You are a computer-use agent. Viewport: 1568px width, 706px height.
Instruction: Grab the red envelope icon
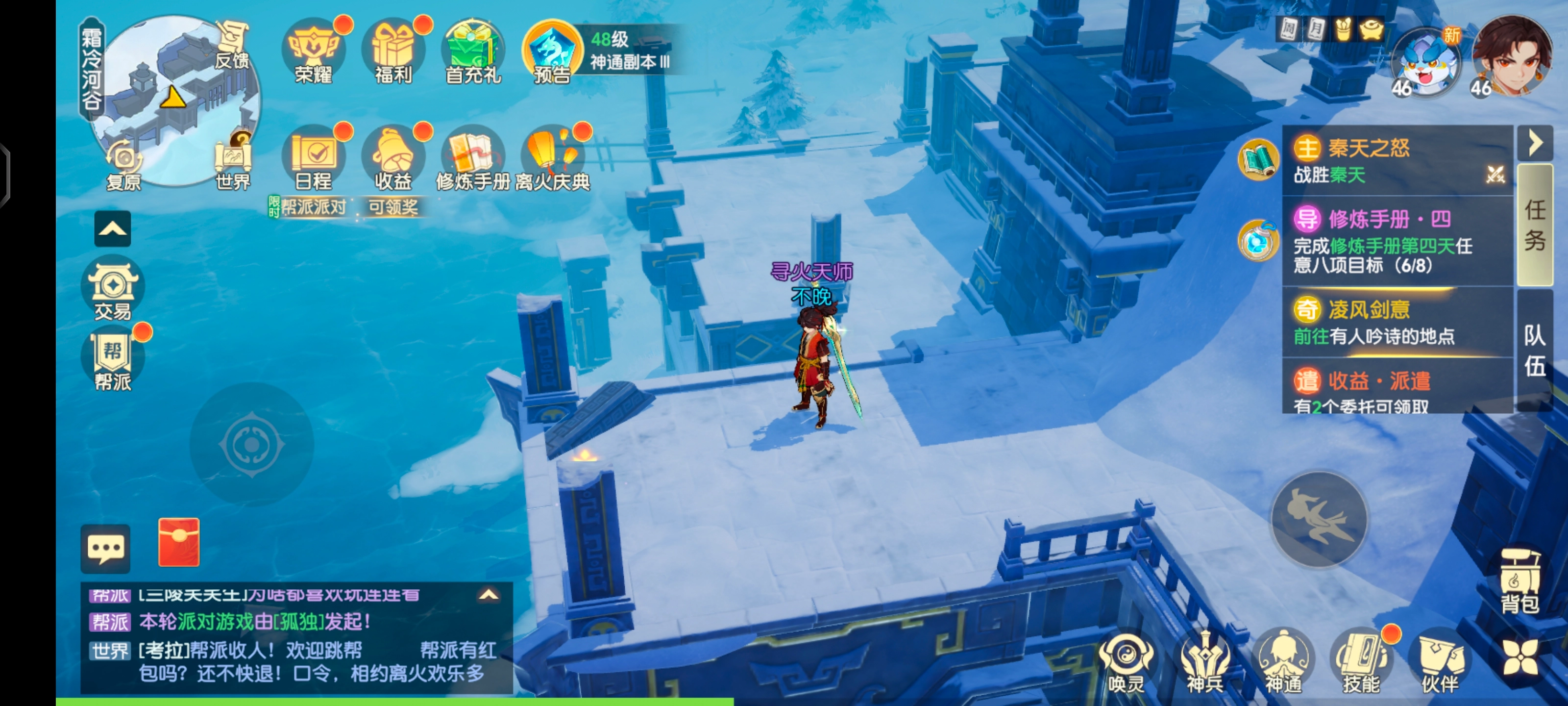point(179,542)
